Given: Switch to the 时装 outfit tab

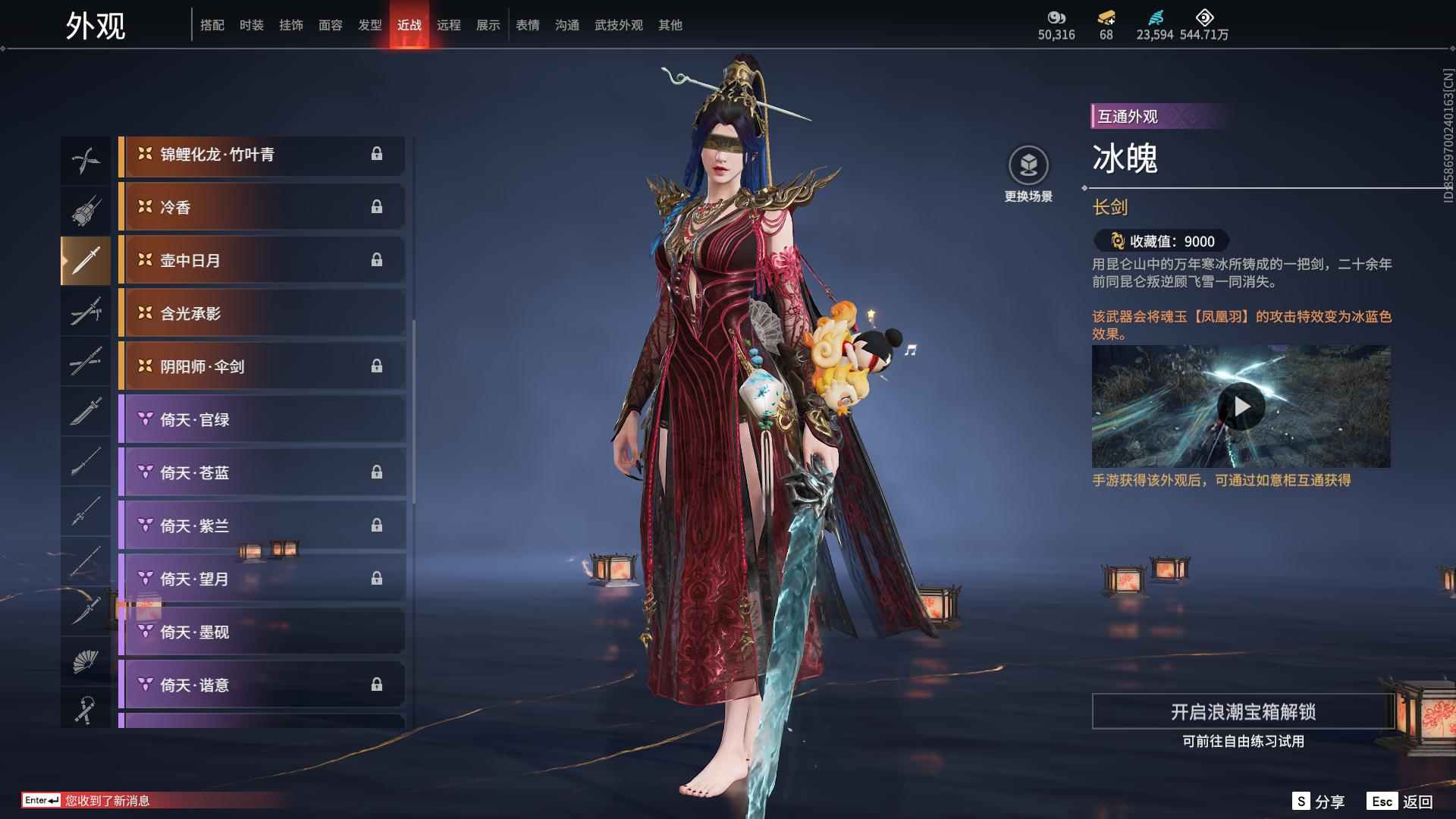Looking at the screenshot, I should (x=251, y=25).
